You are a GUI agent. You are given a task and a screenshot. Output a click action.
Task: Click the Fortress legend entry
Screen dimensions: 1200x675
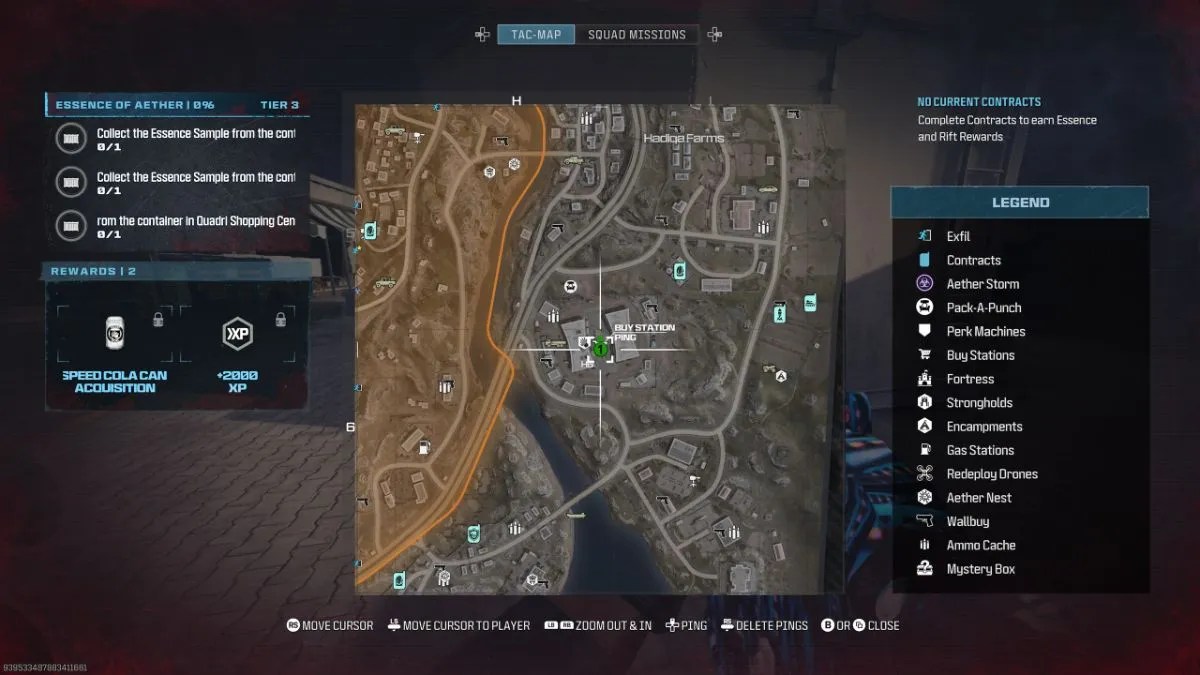tap(970, 379)
